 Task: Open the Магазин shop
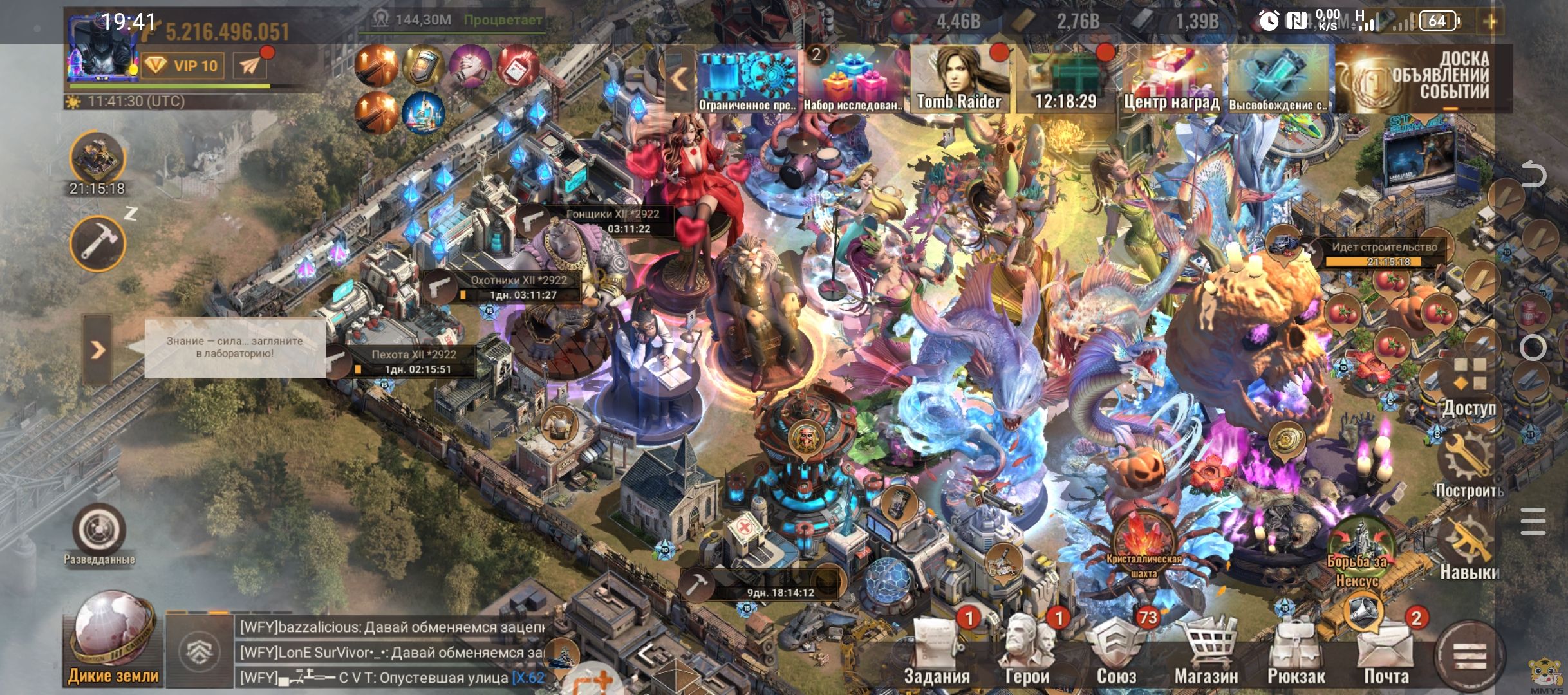pos(1206,650)
